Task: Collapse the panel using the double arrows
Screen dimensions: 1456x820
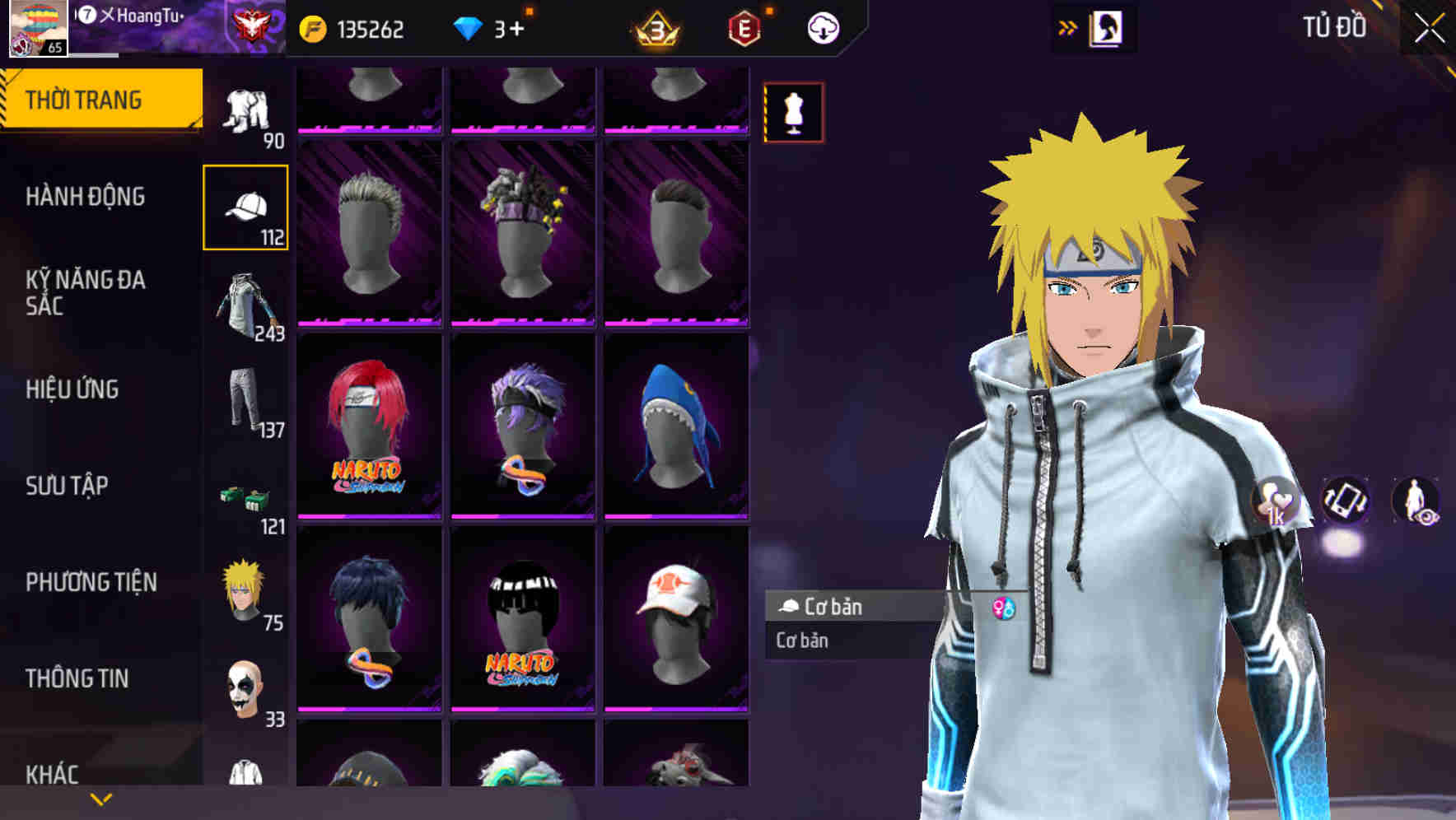Action: click(x=1066, y=27)
